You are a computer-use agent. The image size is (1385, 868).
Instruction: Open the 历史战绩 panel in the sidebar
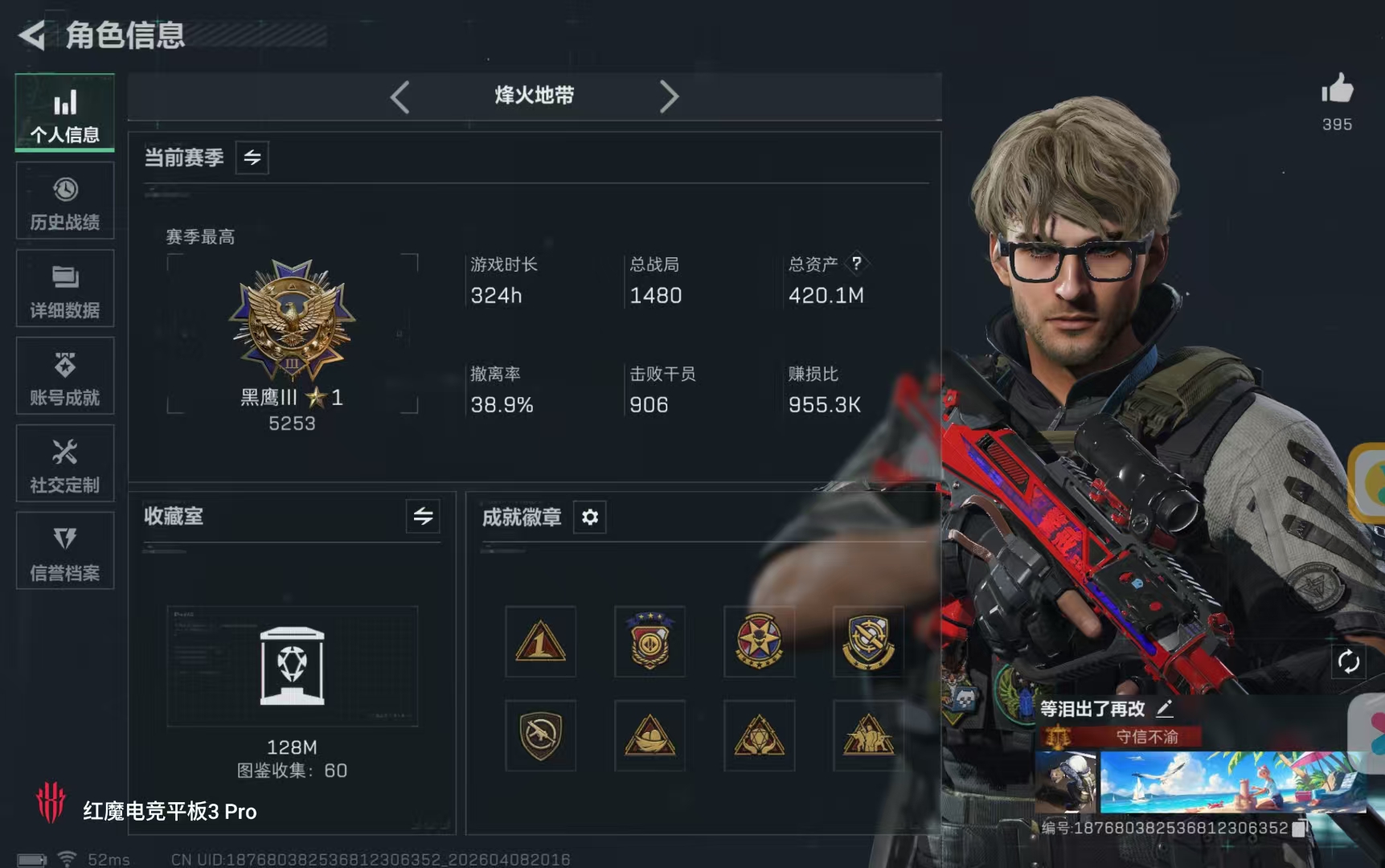coord(64,200)
